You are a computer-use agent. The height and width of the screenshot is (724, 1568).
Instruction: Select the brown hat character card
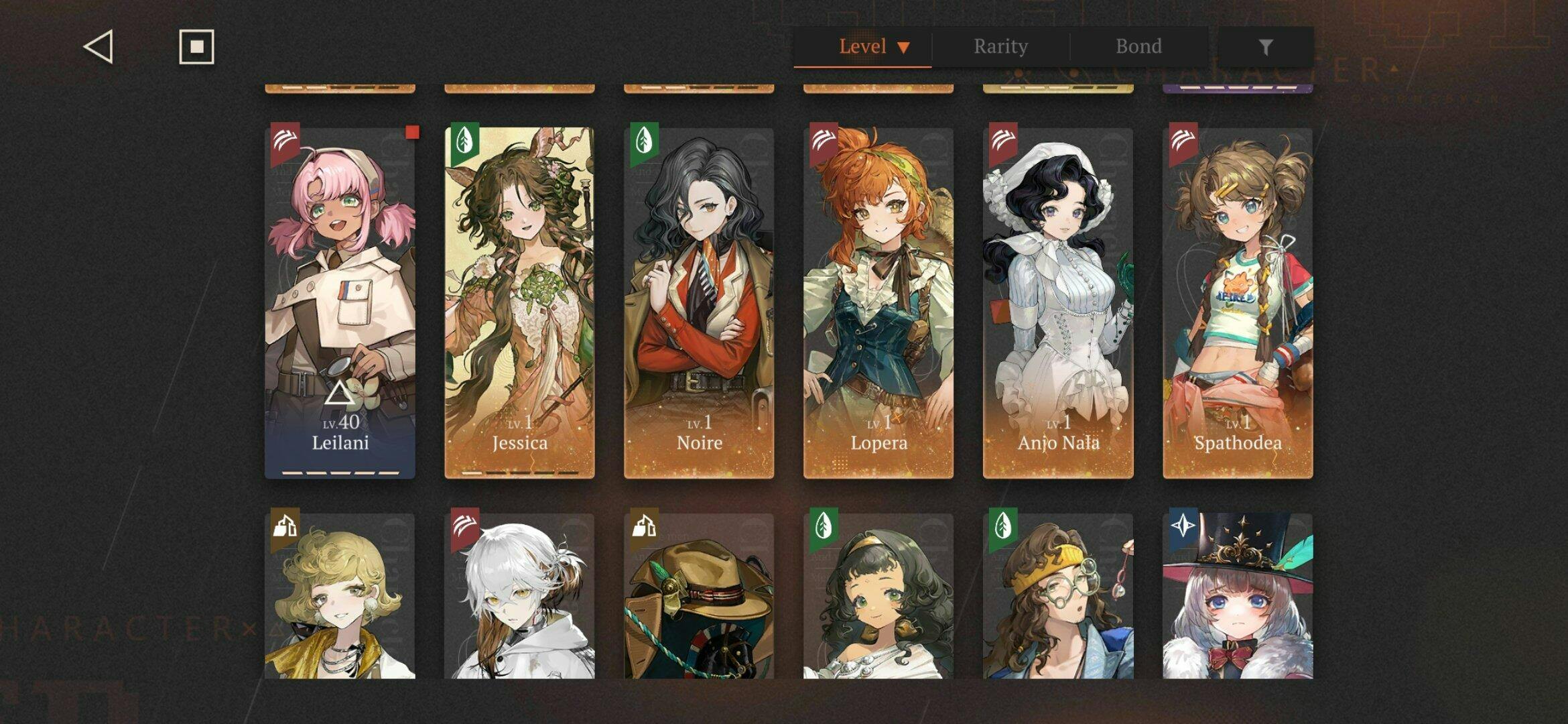click(x=699, y=597)
